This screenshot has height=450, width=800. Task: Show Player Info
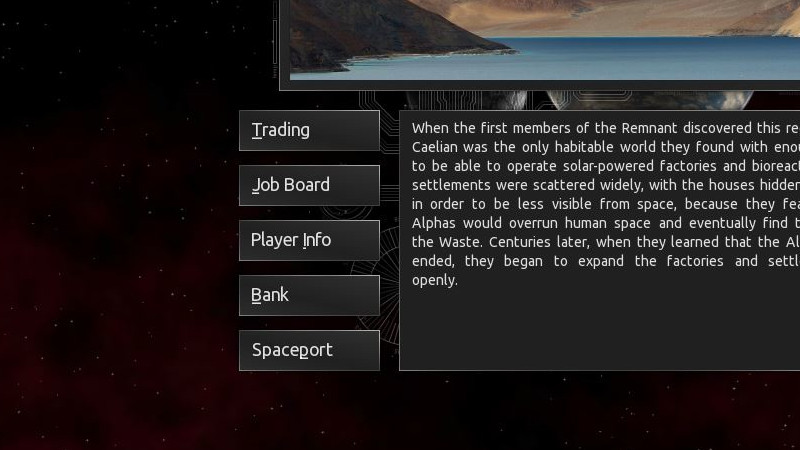click(x=309, y=240)
